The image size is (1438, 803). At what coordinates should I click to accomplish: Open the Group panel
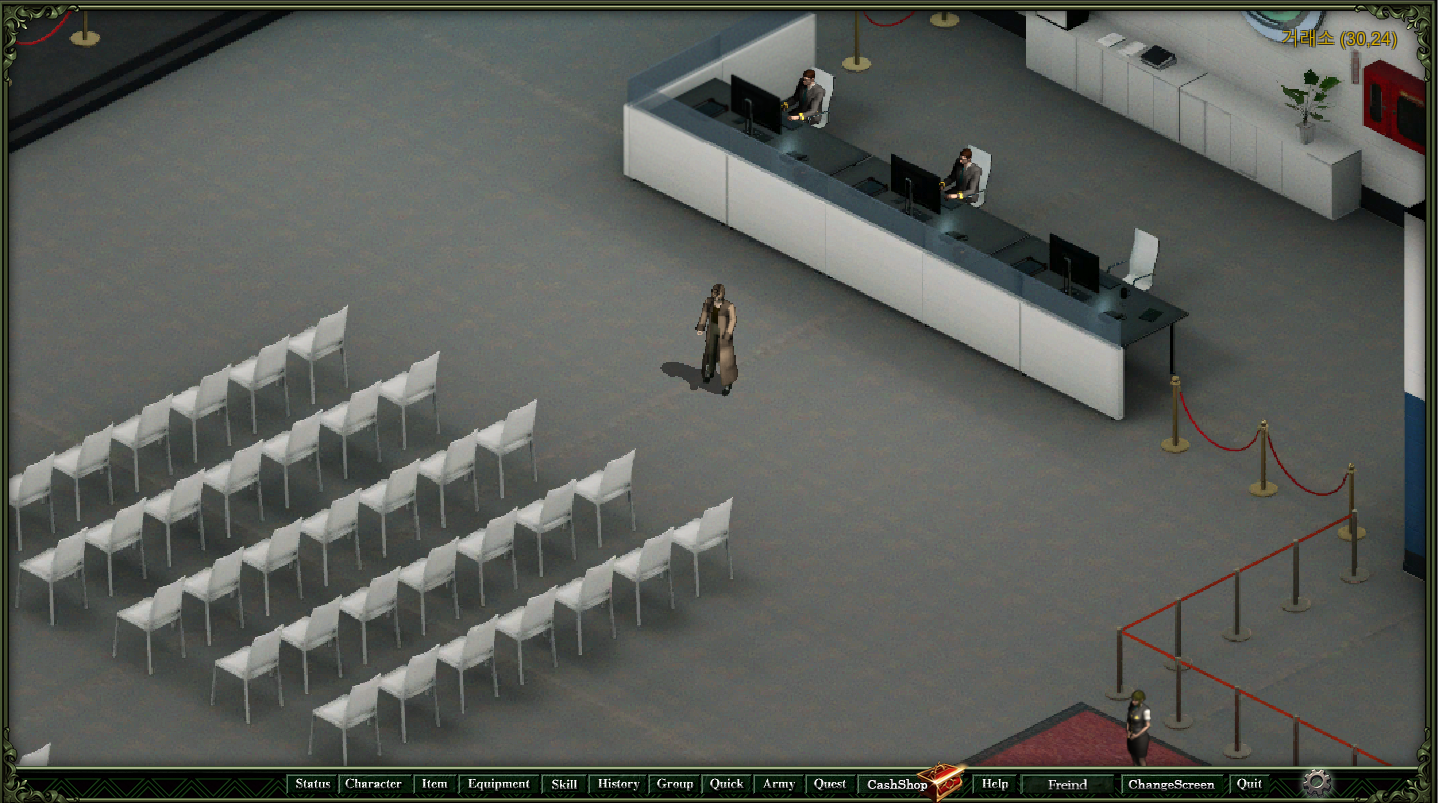[x=675, y=784]
